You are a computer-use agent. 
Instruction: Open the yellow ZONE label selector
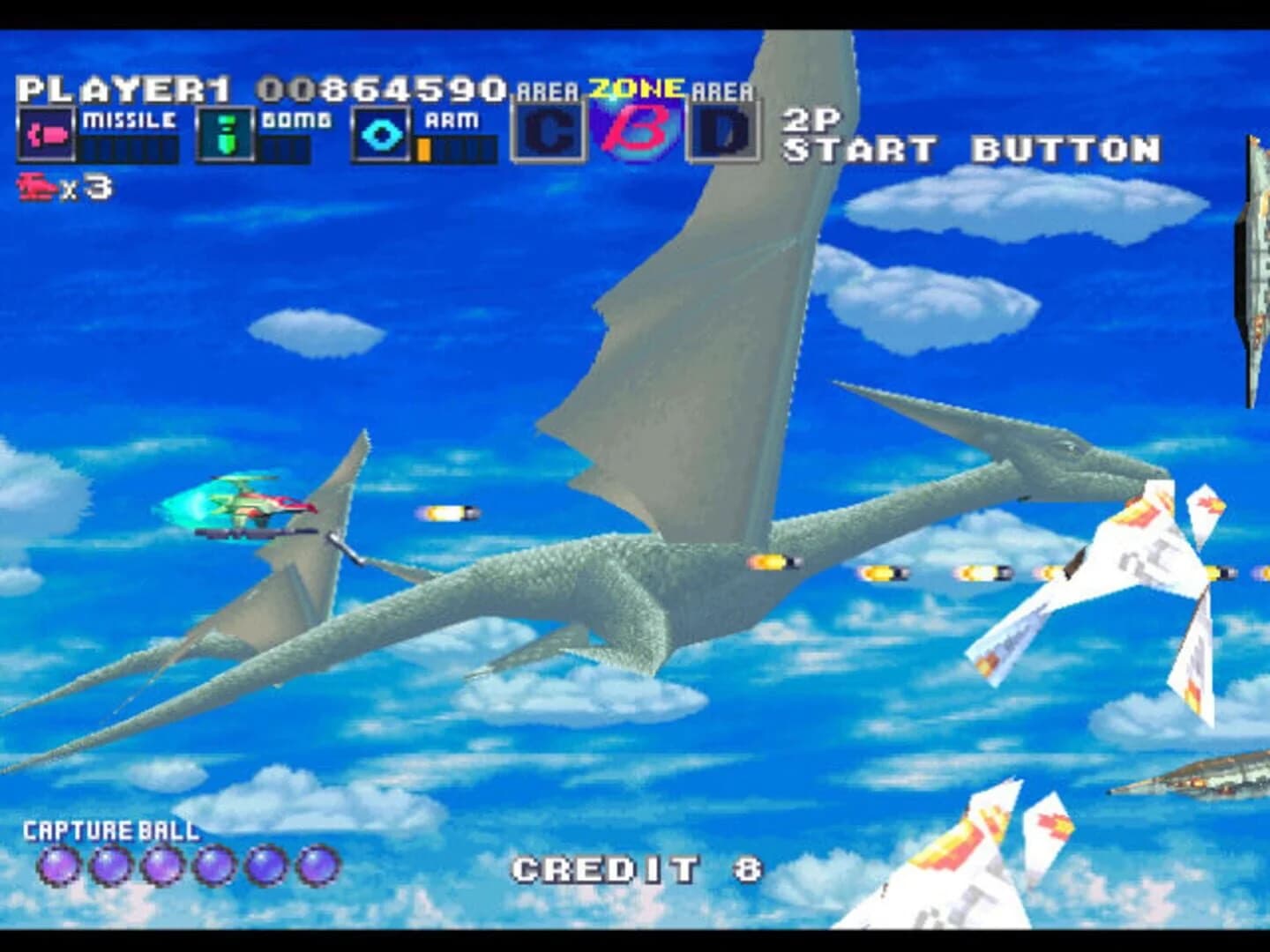[633, 86]
